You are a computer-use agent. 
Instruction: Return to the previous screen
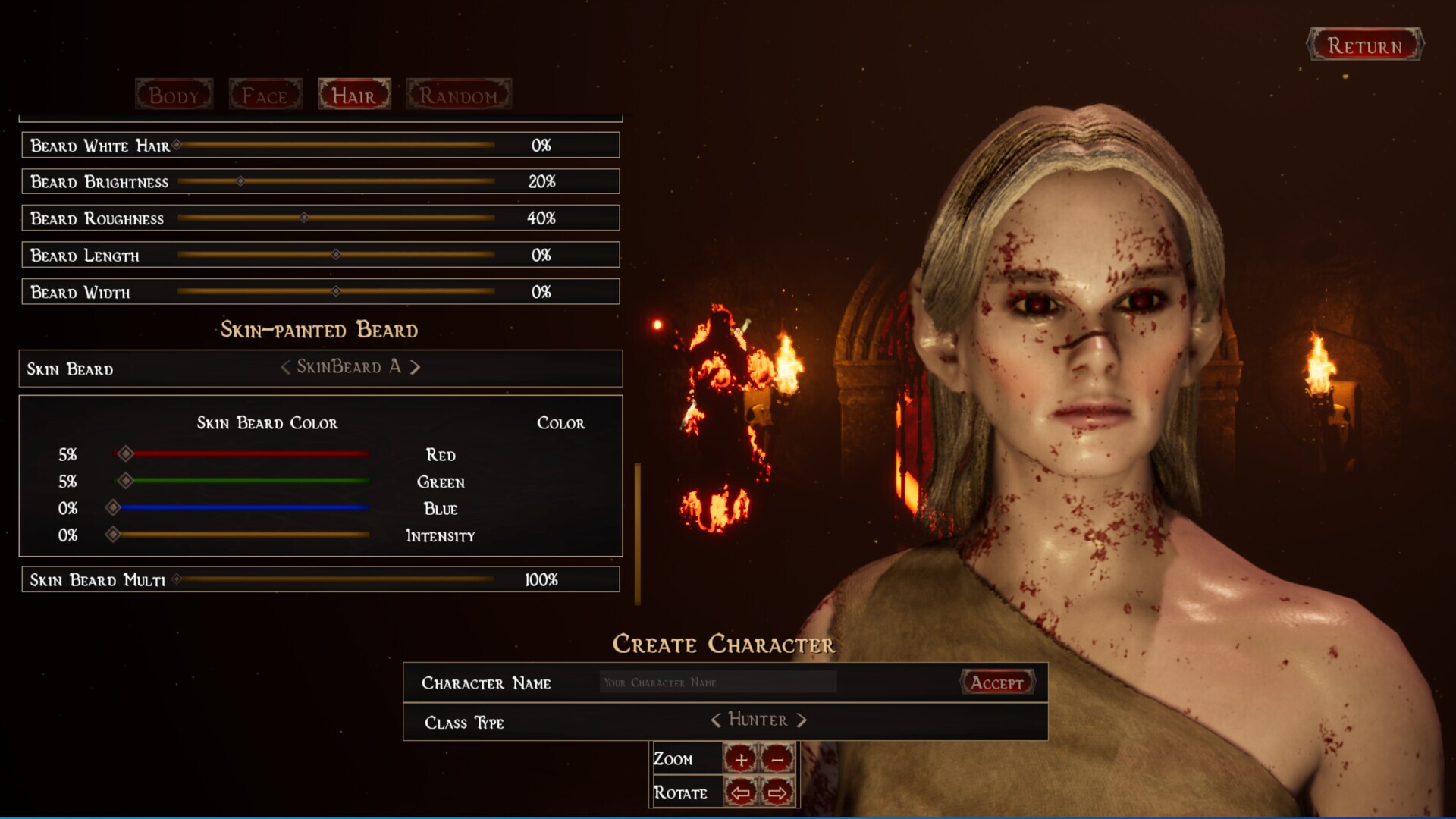[x=1364, y=45]
